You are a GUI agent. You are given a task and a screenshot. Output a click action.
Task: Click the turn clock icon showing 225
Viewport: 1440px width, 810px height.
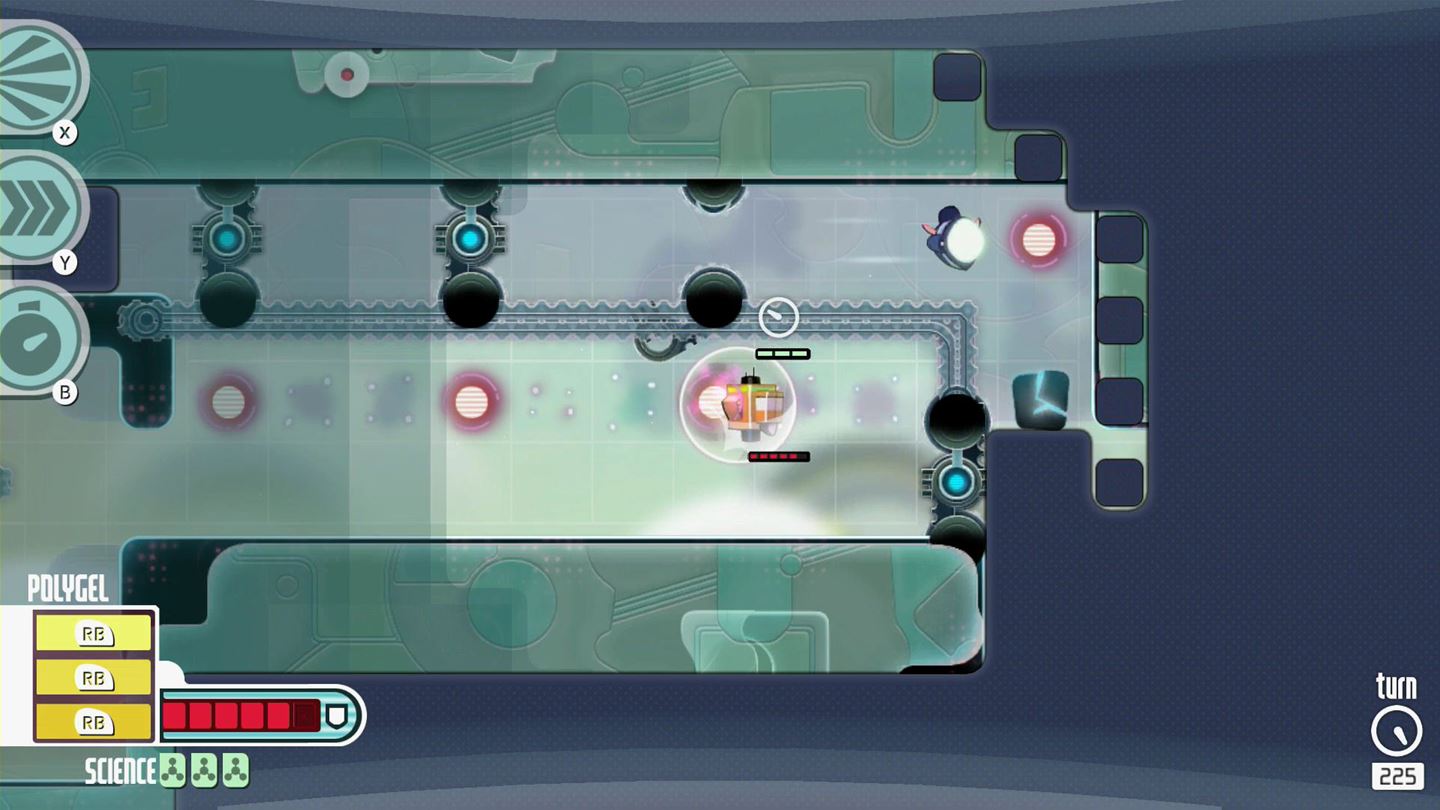pos(1395,731)
